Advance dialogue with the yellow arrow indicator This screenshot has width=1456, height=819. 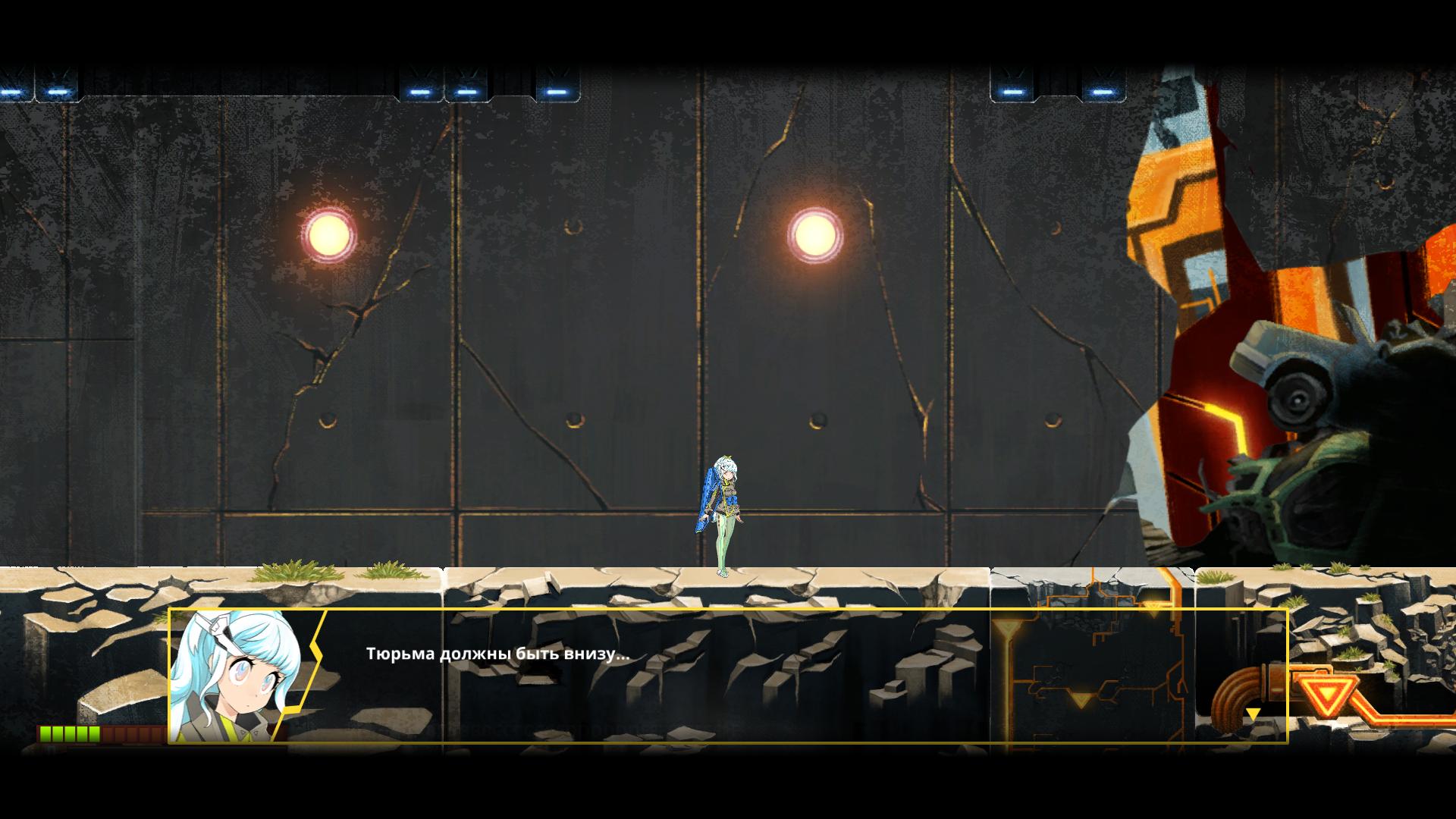tap(1253, 714)
